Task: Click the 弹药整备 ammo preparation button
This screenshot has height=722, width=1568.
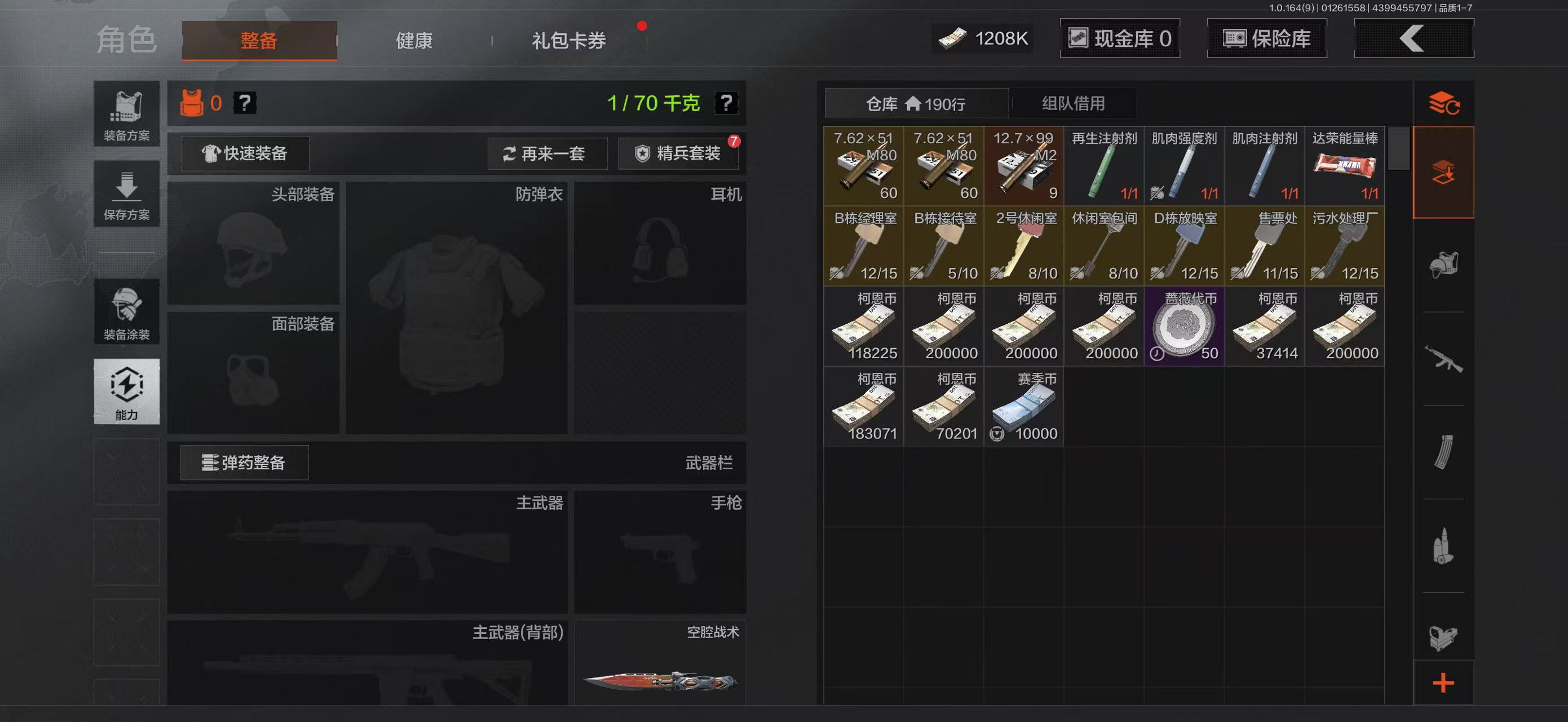Action: point(243,463)
